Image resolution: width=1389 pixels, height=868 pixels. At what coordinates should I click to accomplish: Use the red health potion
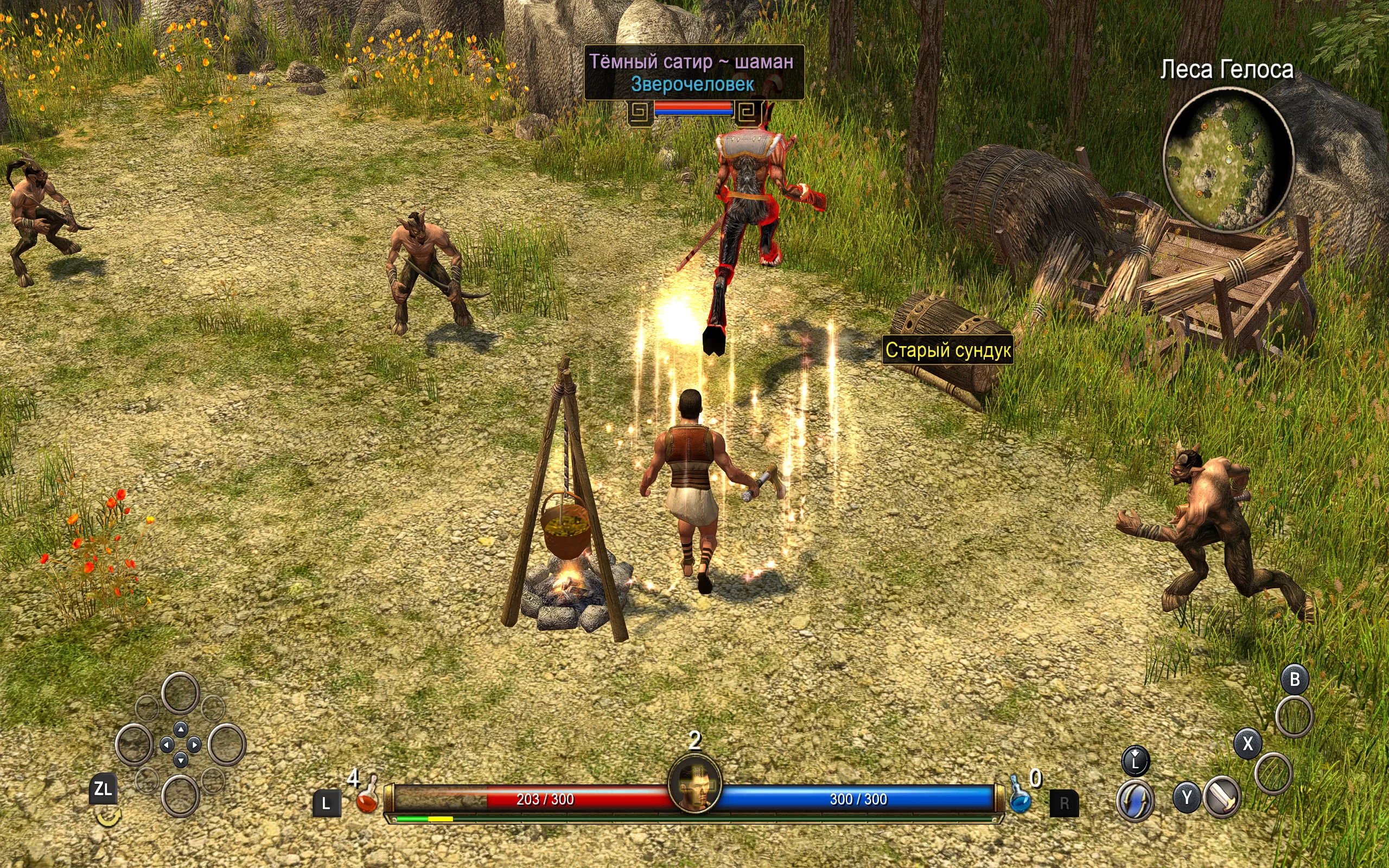(367, 797)
